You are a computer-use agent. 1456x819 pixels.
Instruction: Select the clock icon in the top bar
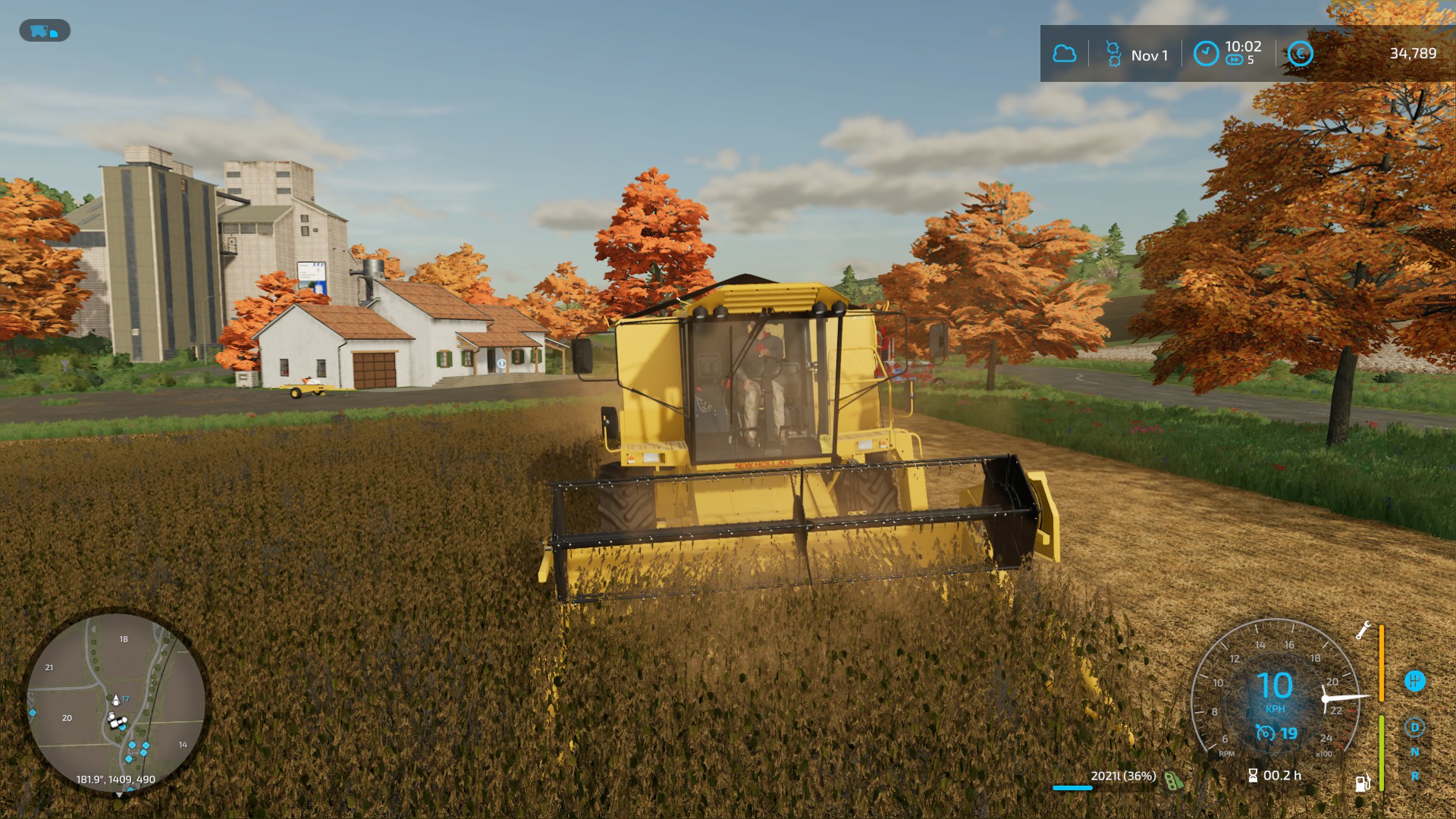(x=1206, y=54)
